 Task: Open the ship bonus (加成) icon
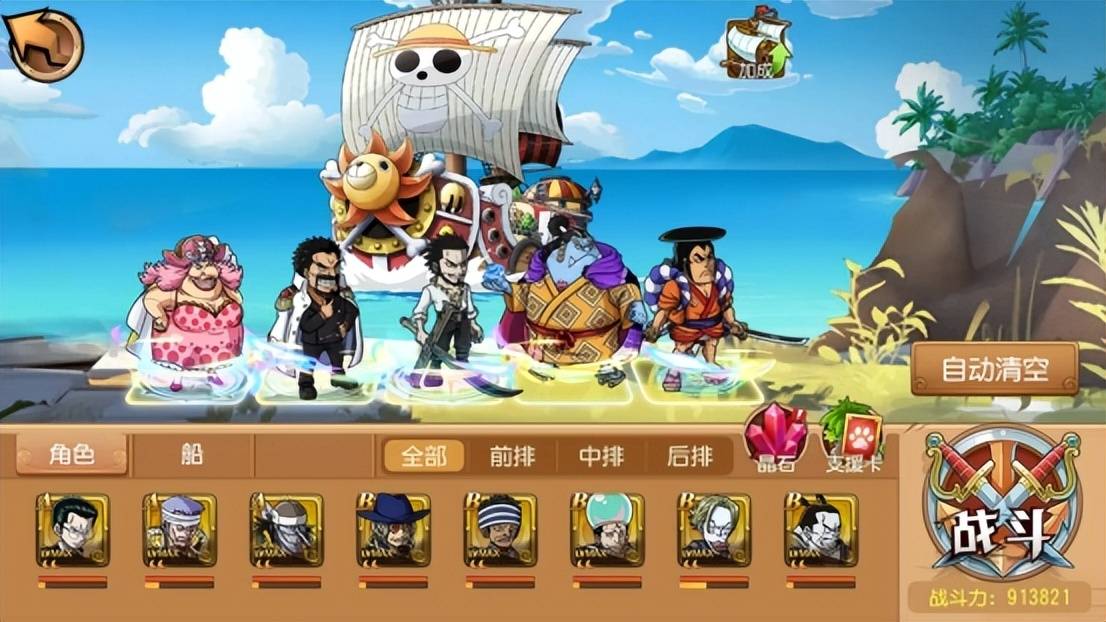coord(757,50)
